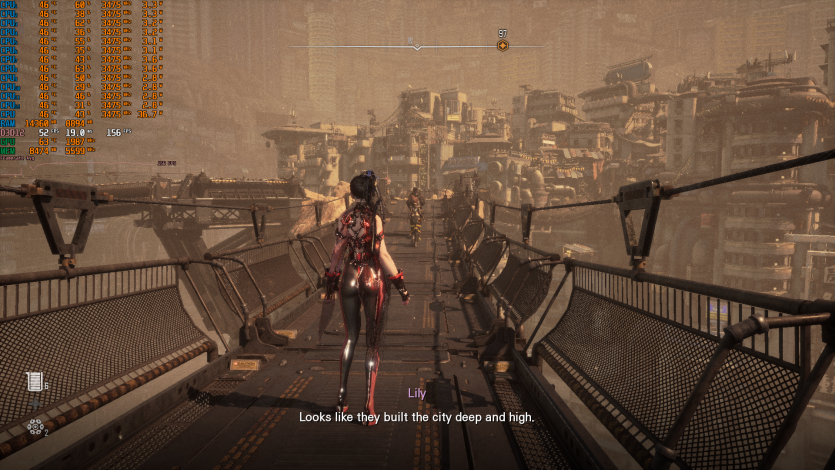The height and width of the screenshot is (470, 835).
Task: Select the compass bar heading indicator
Action: (x=417, y=45)
